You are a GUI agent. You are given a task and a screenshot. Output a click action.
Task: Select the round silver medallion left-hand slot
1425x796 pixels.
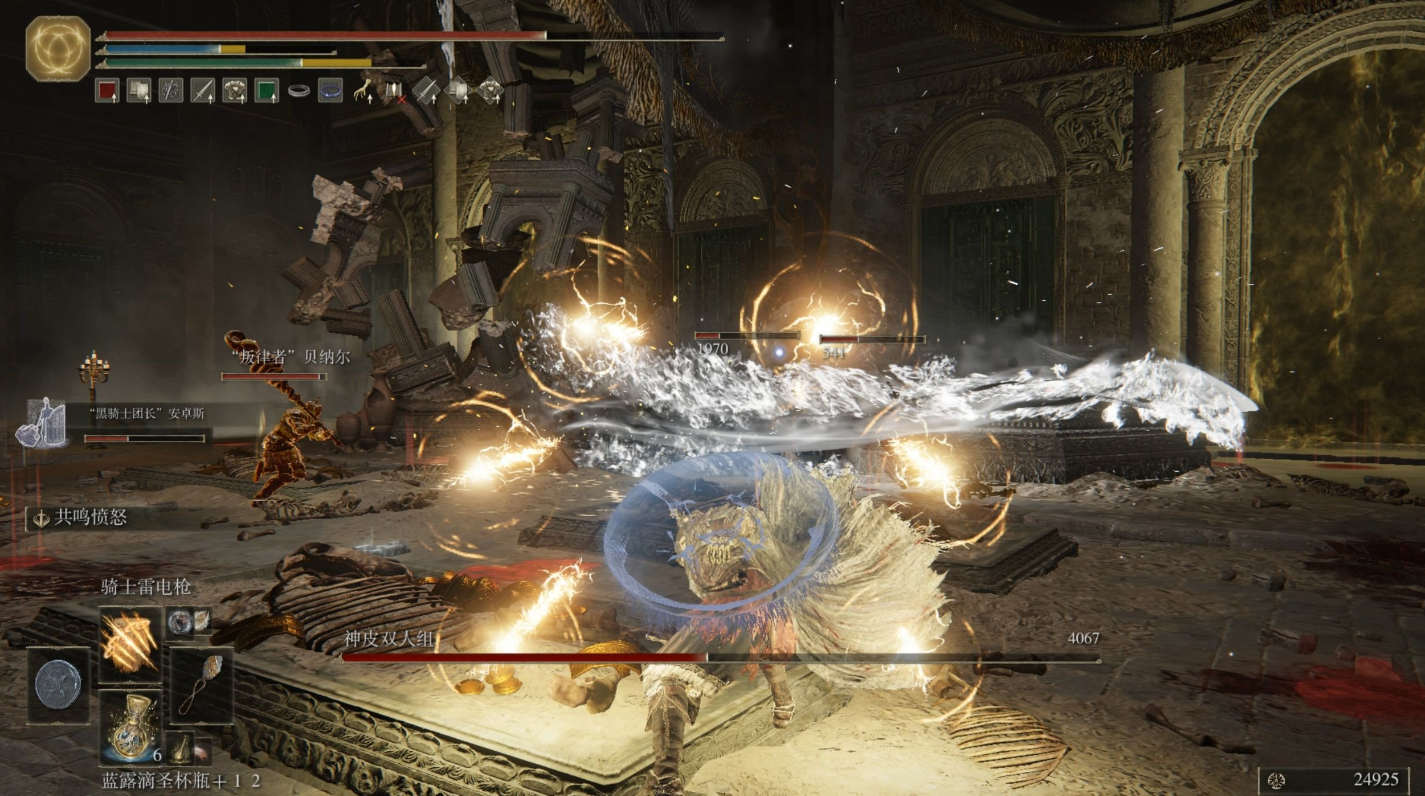58,685
